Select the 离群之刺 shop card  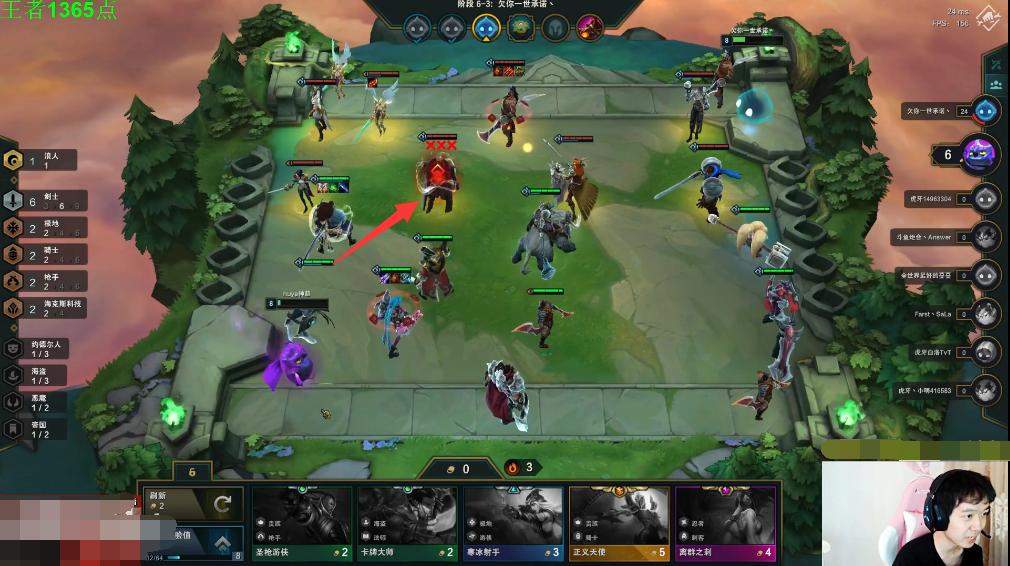pos(725,521)
